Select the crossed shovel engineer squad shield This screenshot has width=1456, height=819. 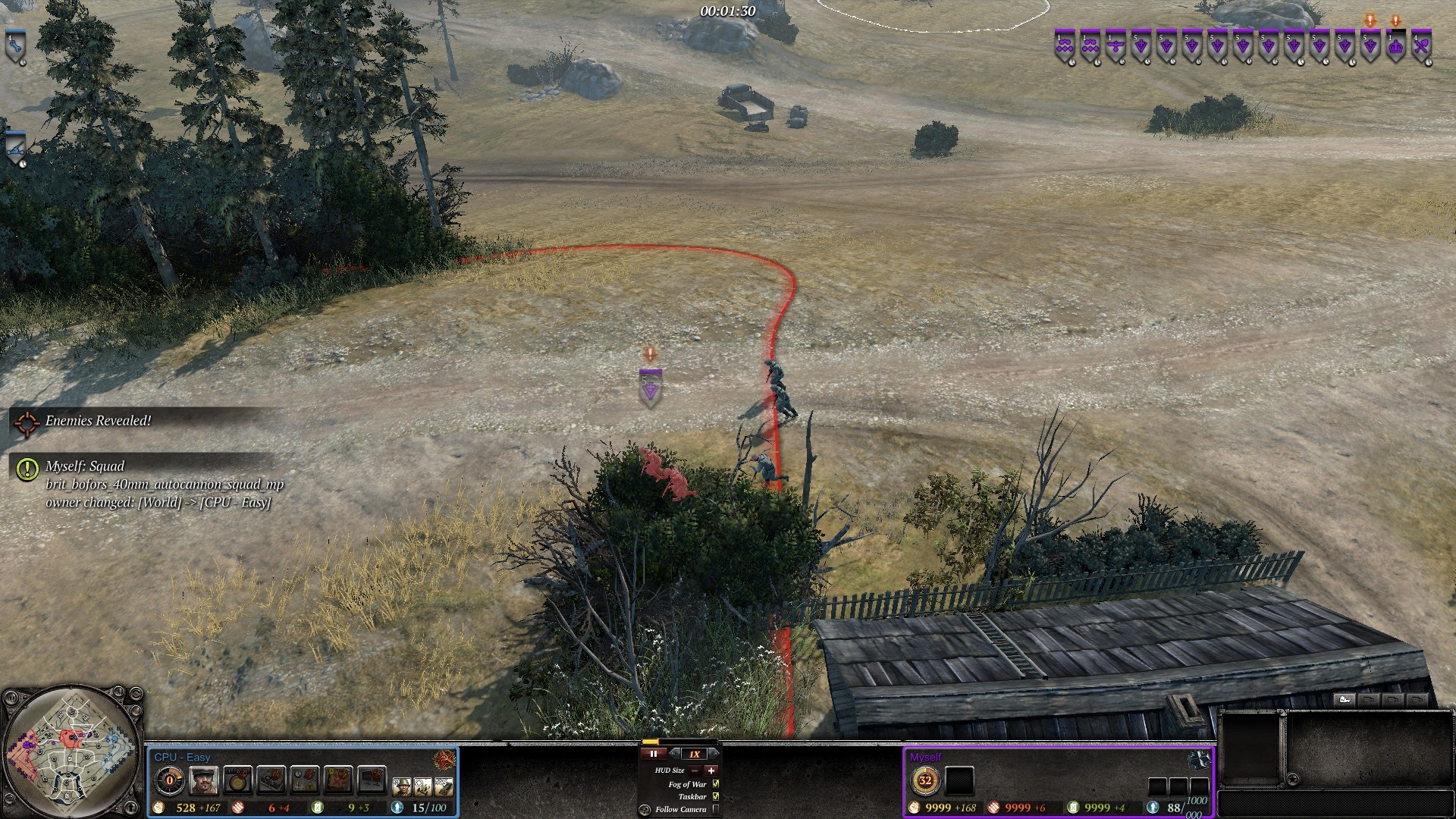(1422, 47)
